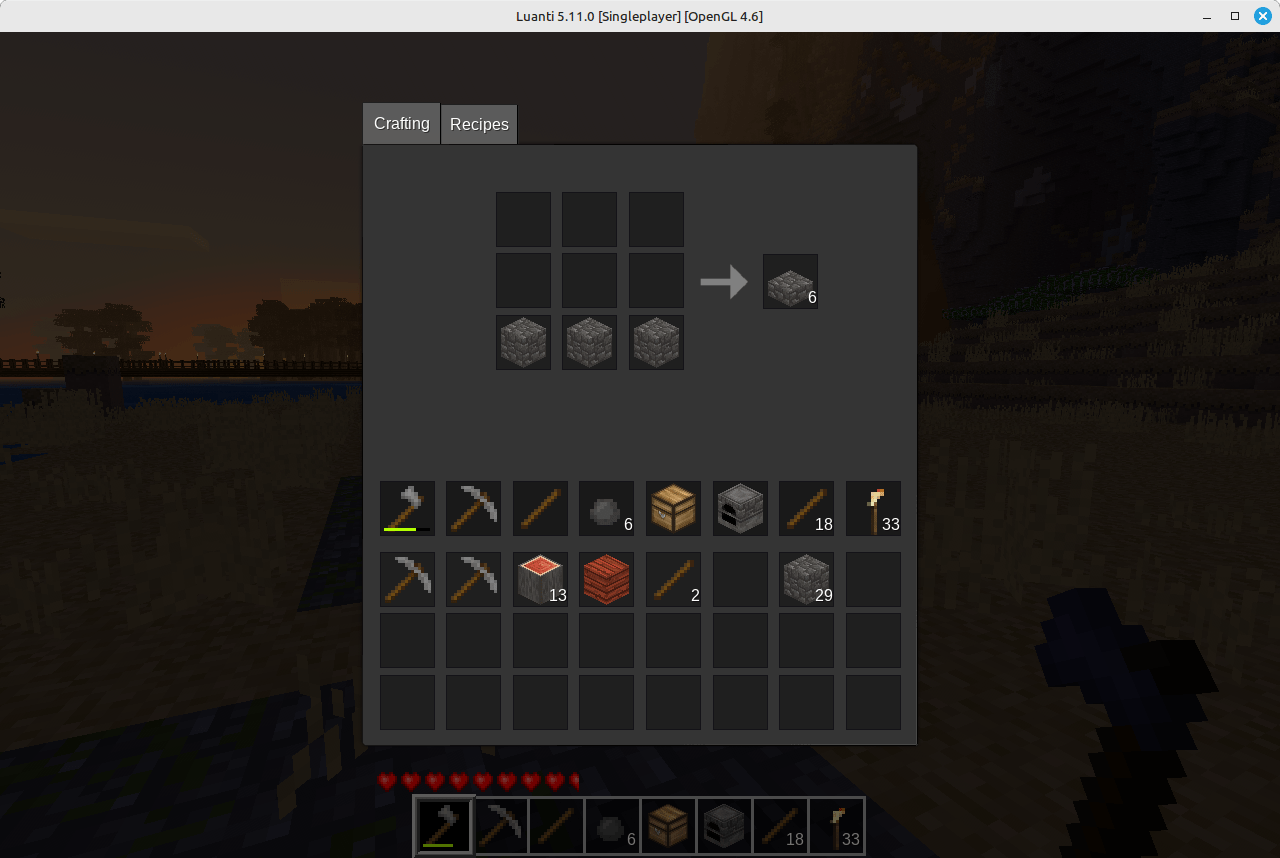Select the red wooden planks item
Viewport: 1280px width, 858px height.
coord(606,579)
